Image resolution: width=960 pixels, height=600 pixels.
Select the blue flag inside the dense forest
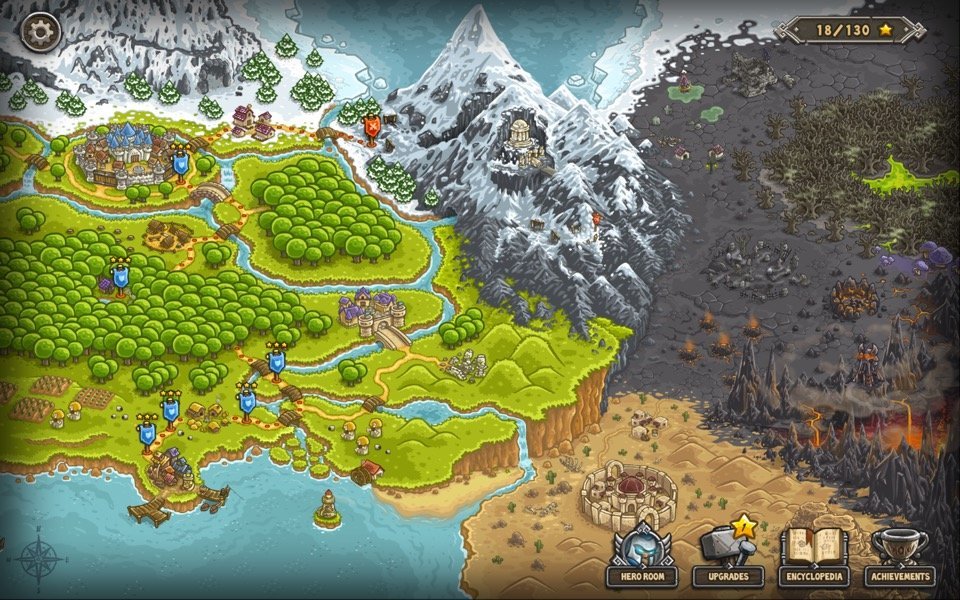pos(121,276)
